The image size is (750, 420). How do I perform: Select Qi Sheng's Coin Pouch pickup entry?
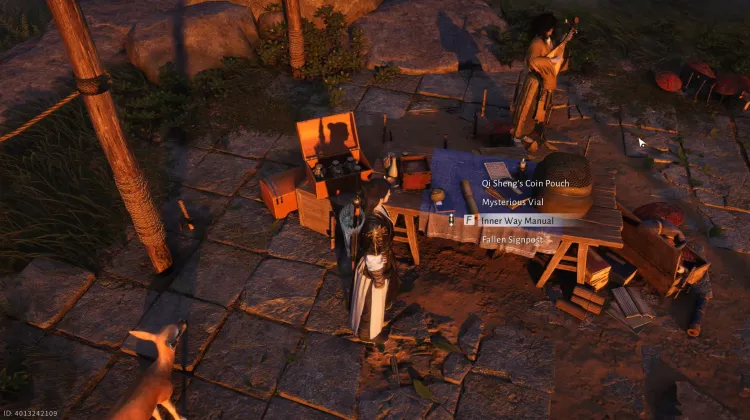[526, 185]
